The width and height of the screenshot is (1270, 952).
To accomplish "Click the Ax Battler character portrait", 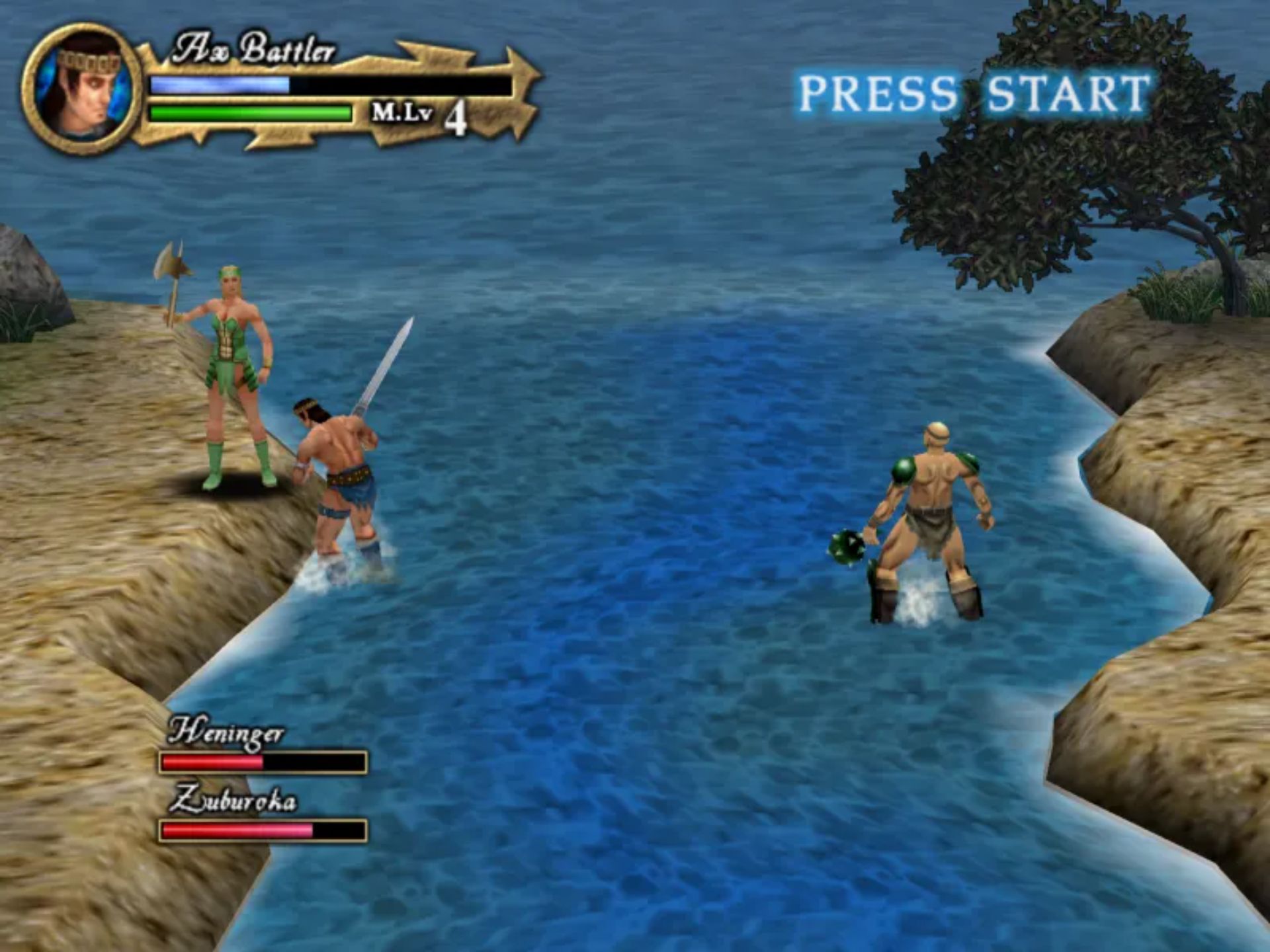I will [x=82, y=90].
